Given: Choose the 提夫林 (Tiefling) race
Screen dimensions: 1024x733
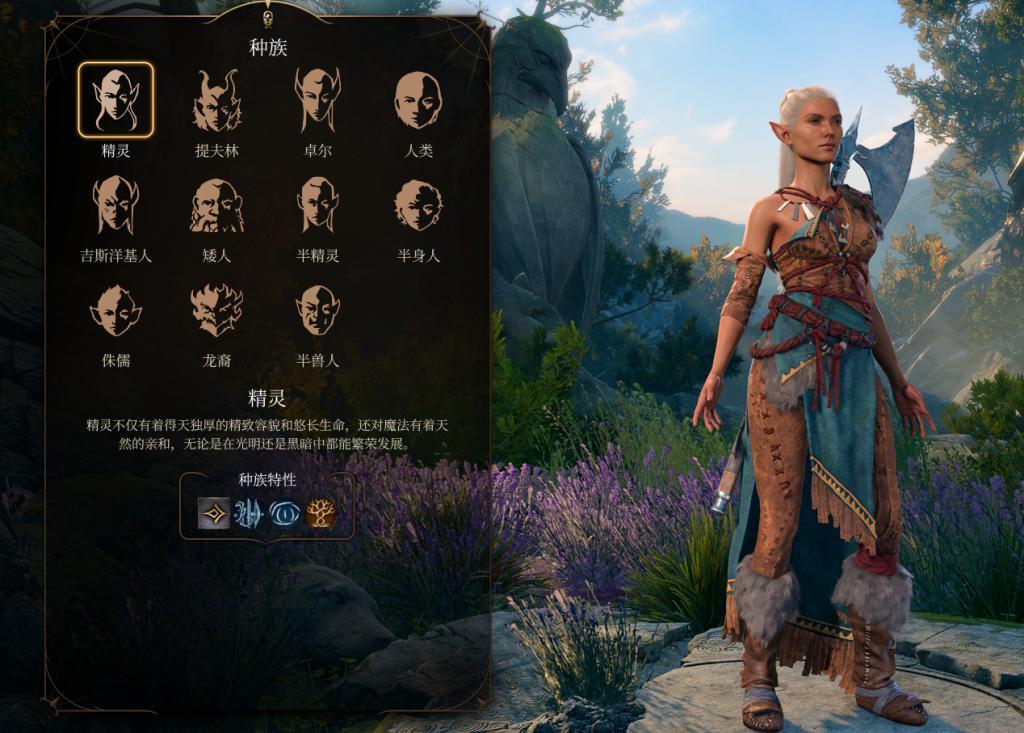Looking at the screenshot, I should pos(217,100).
